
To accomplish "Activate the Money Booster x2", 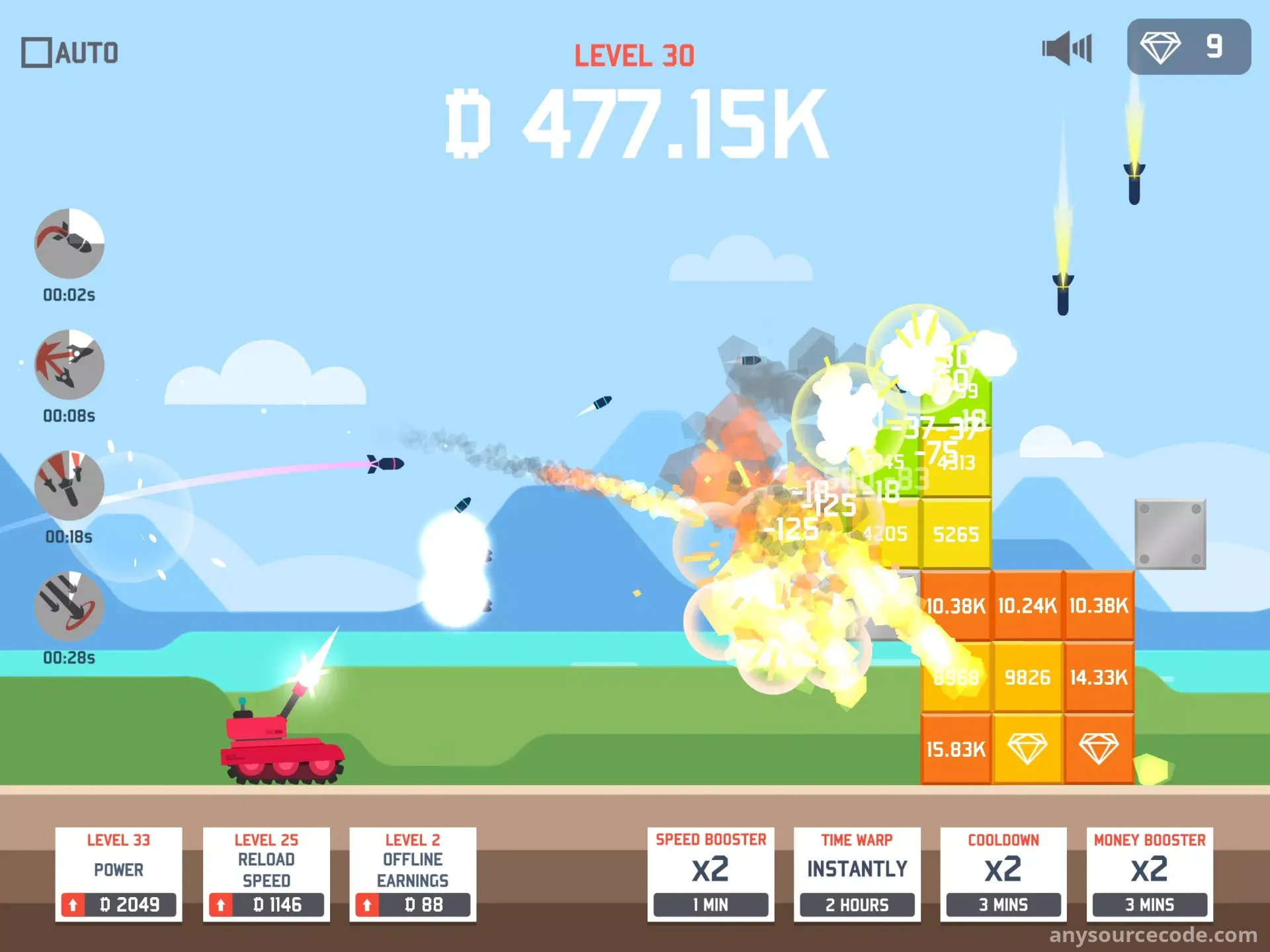I will 1150,875.
